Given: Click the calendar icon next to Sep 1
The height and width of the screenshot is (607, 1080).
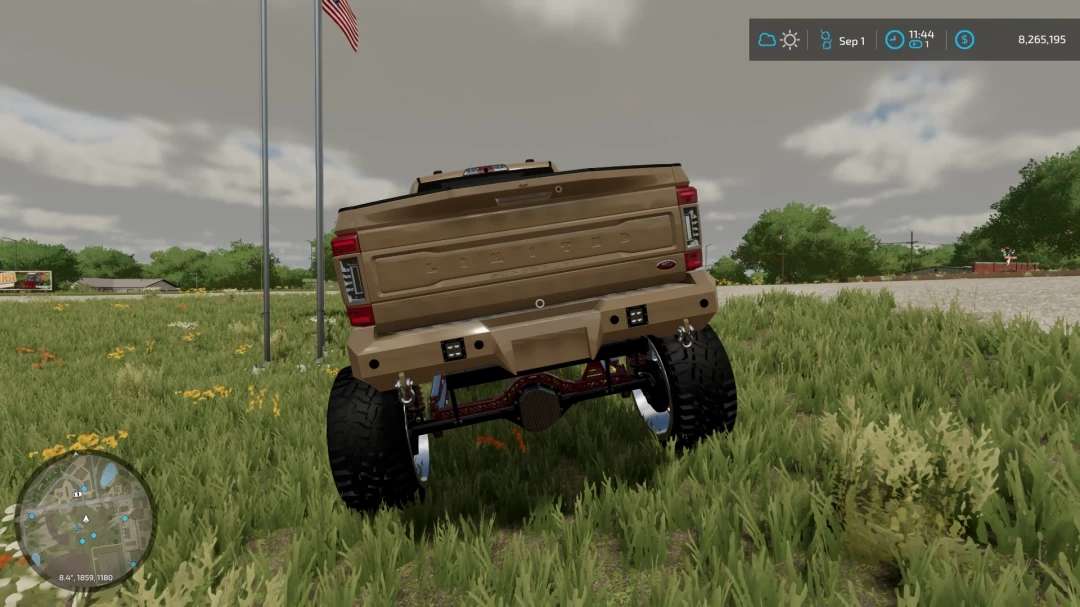Looking at the screenshot, I should tap(826, 40).
